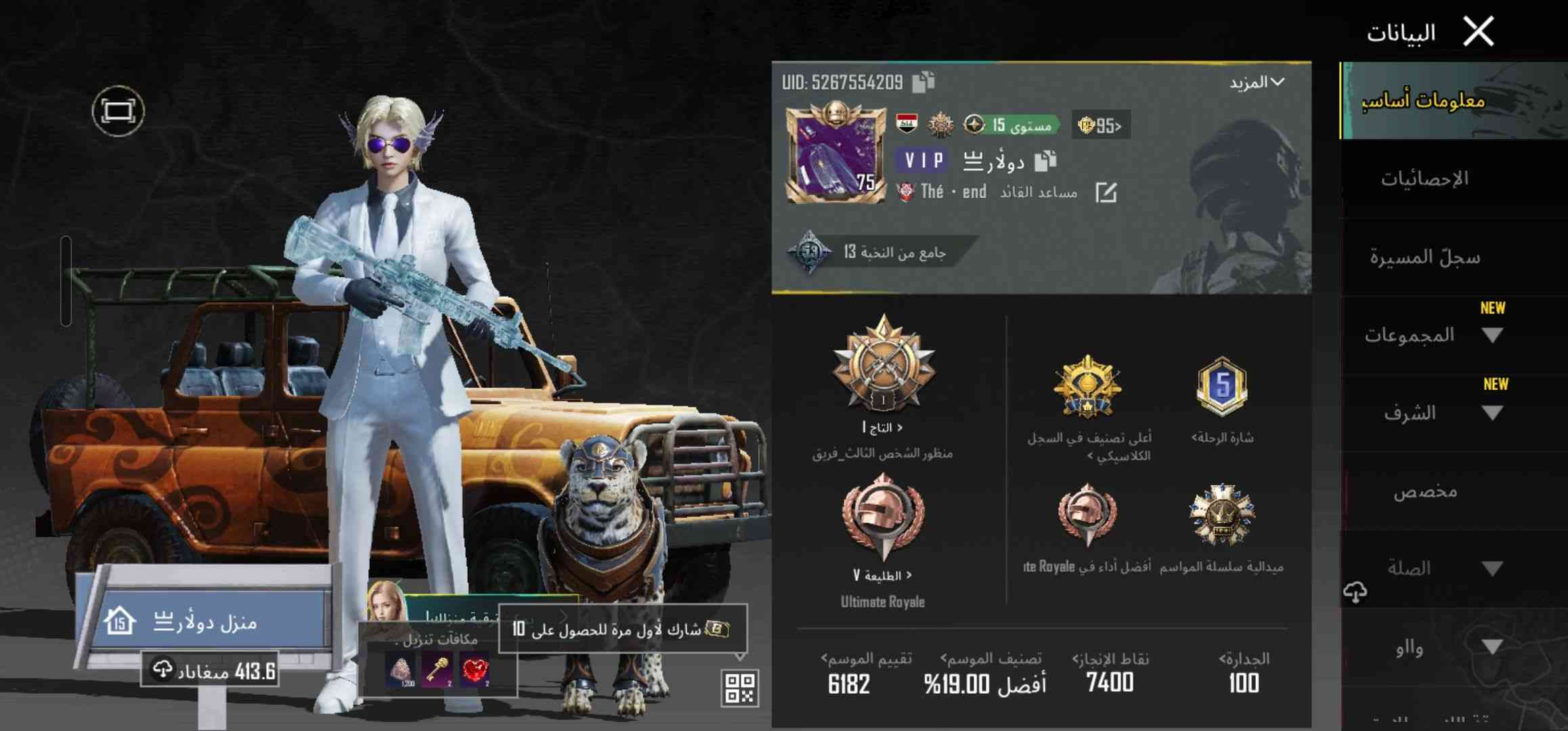Screen dimensions: 1568x731
Task: View ميدالية سلسلة المواسم season series medal
Action: coord(1222,516)
